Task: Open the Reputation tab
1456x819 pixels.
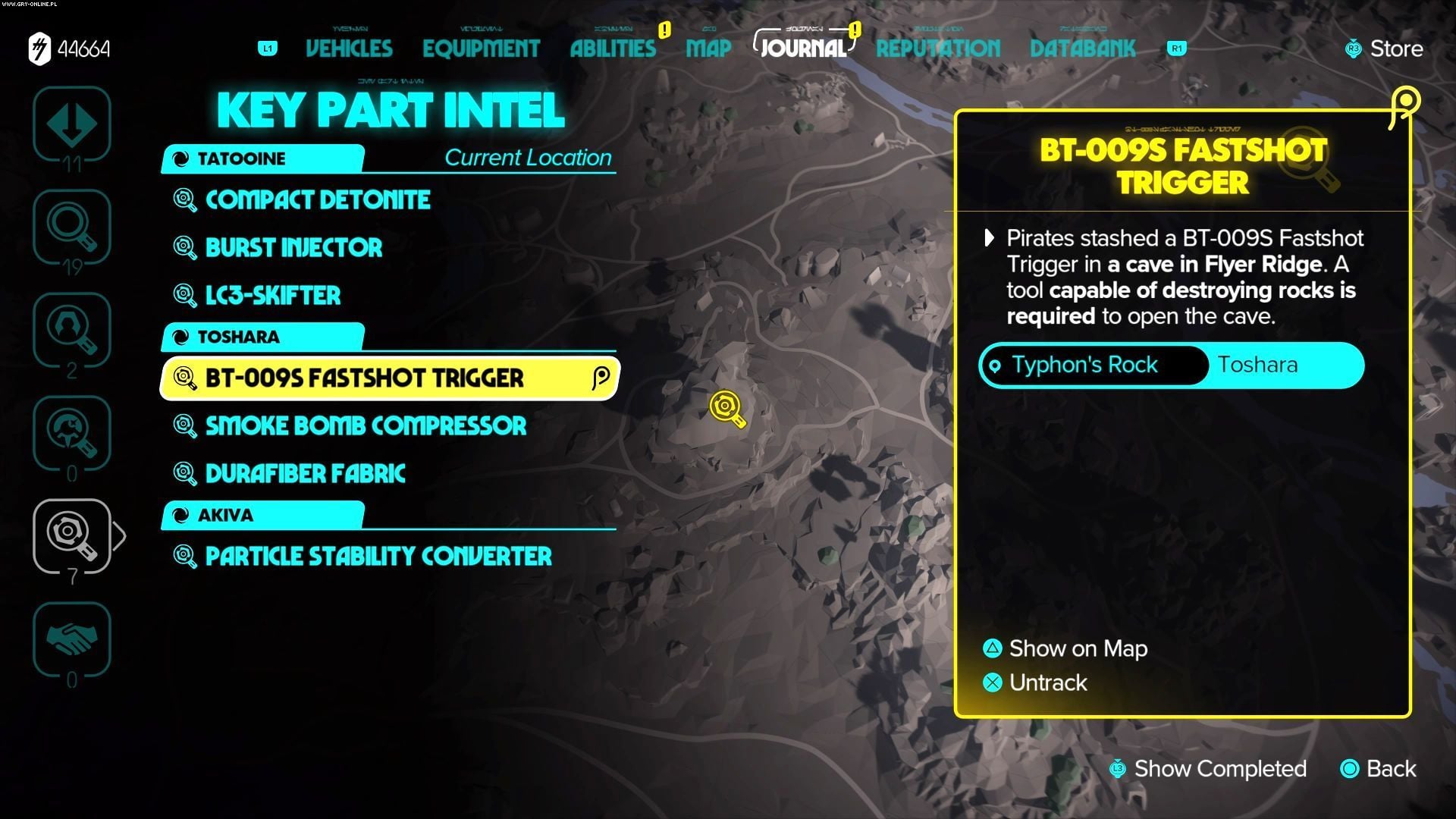Action: click(x=938, y=49)
